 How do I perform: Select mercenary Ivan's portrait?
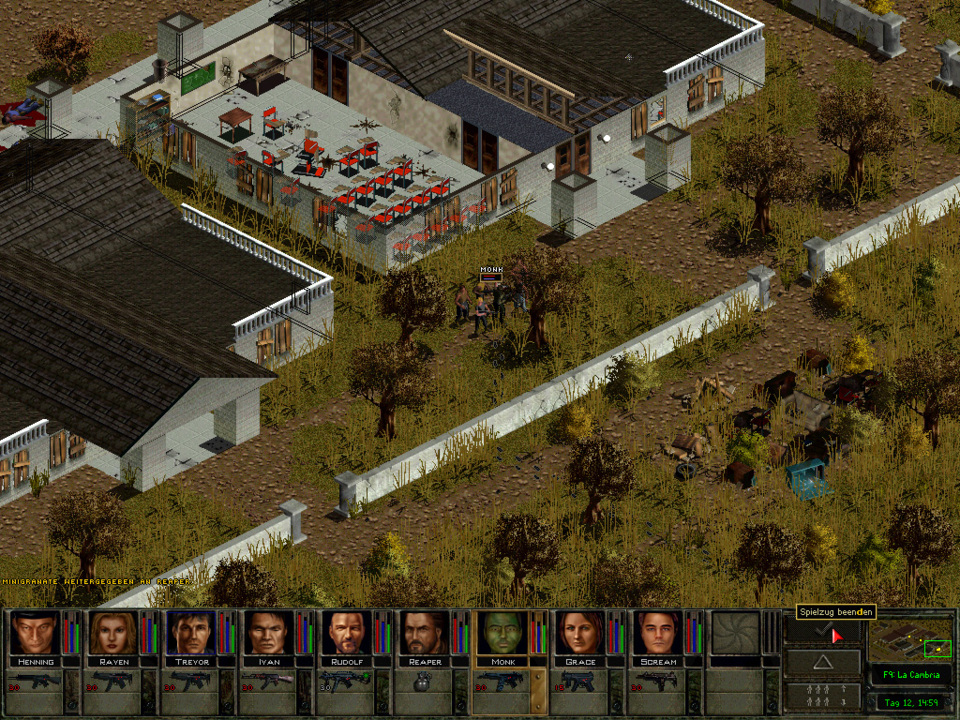point(268,633)
